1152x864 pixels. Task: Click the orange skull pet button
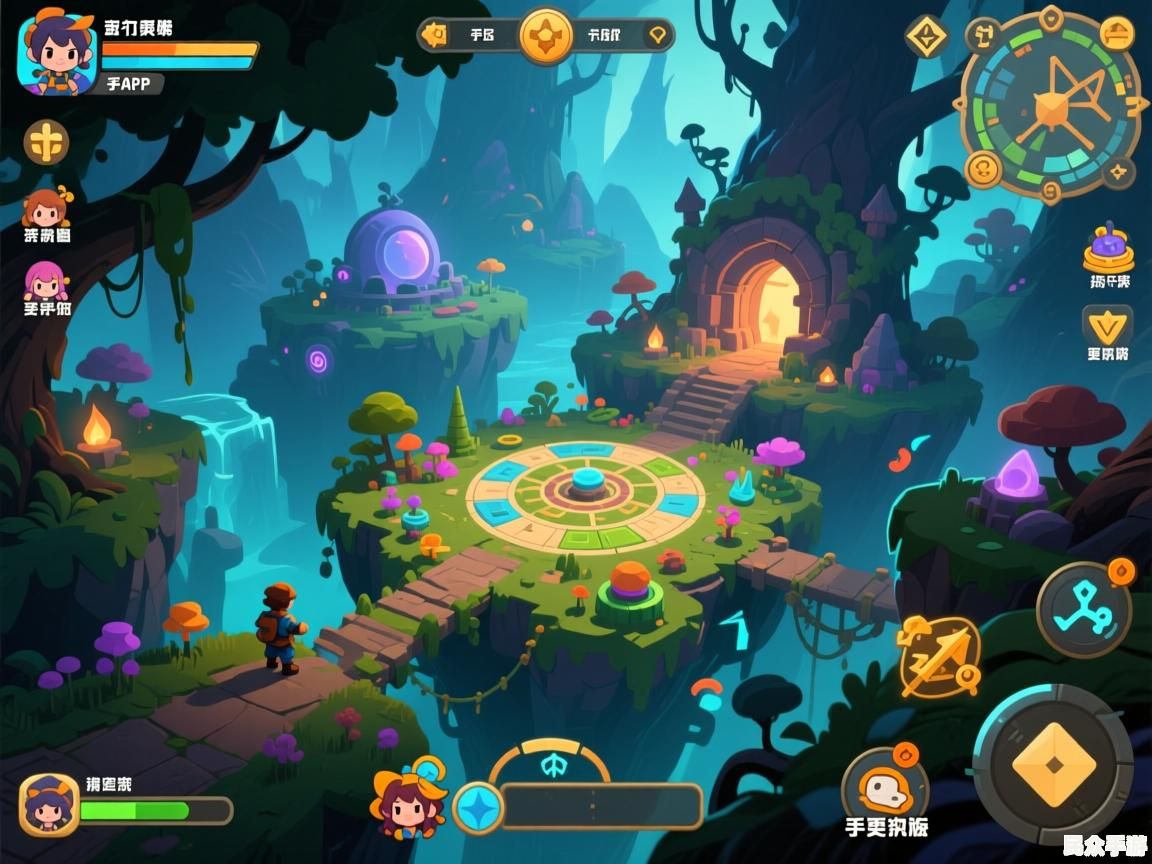point(884,790)
